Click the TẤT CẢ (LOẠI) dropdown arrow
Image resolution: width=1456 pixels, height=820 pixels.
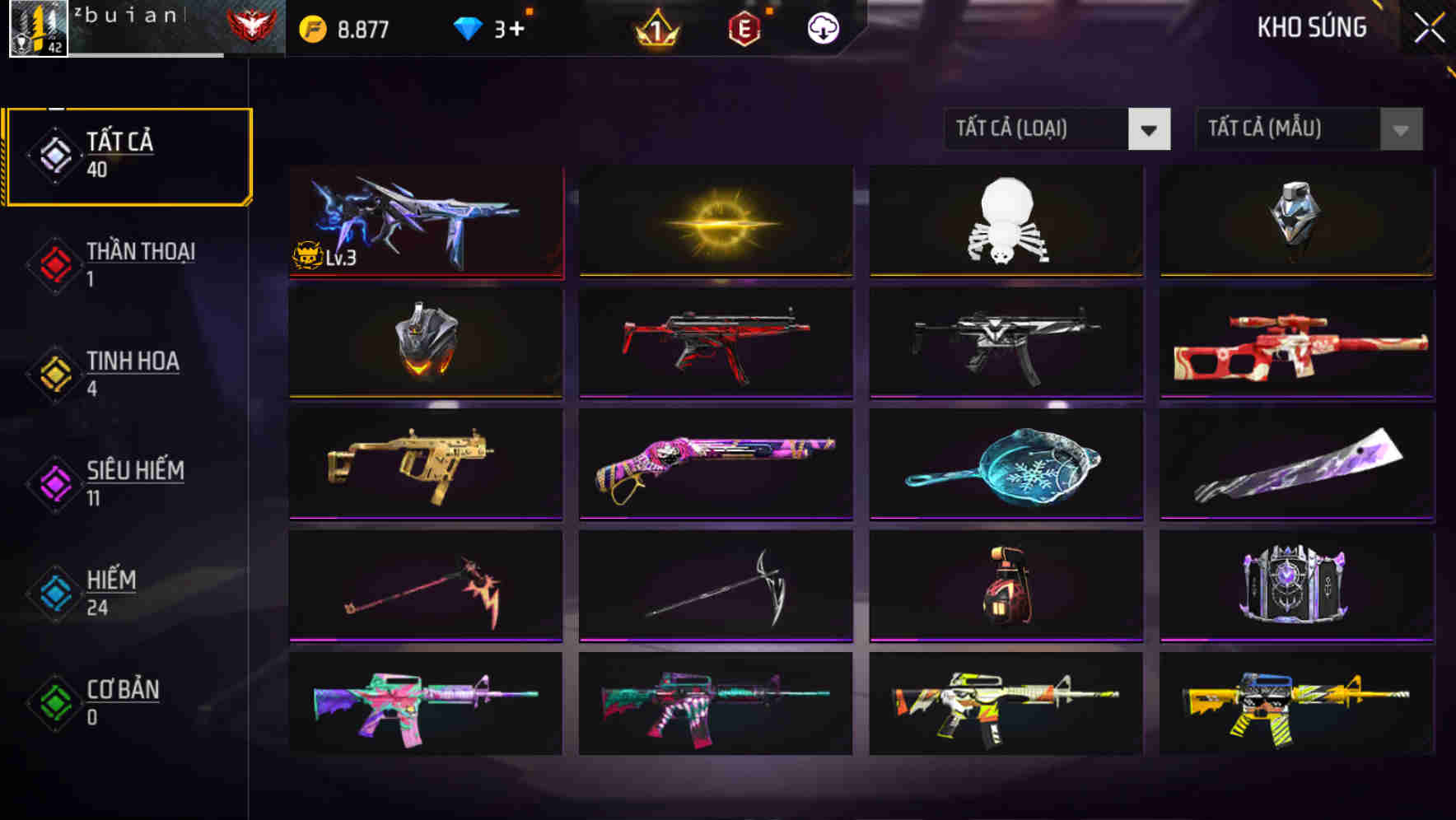point(1150,129)
